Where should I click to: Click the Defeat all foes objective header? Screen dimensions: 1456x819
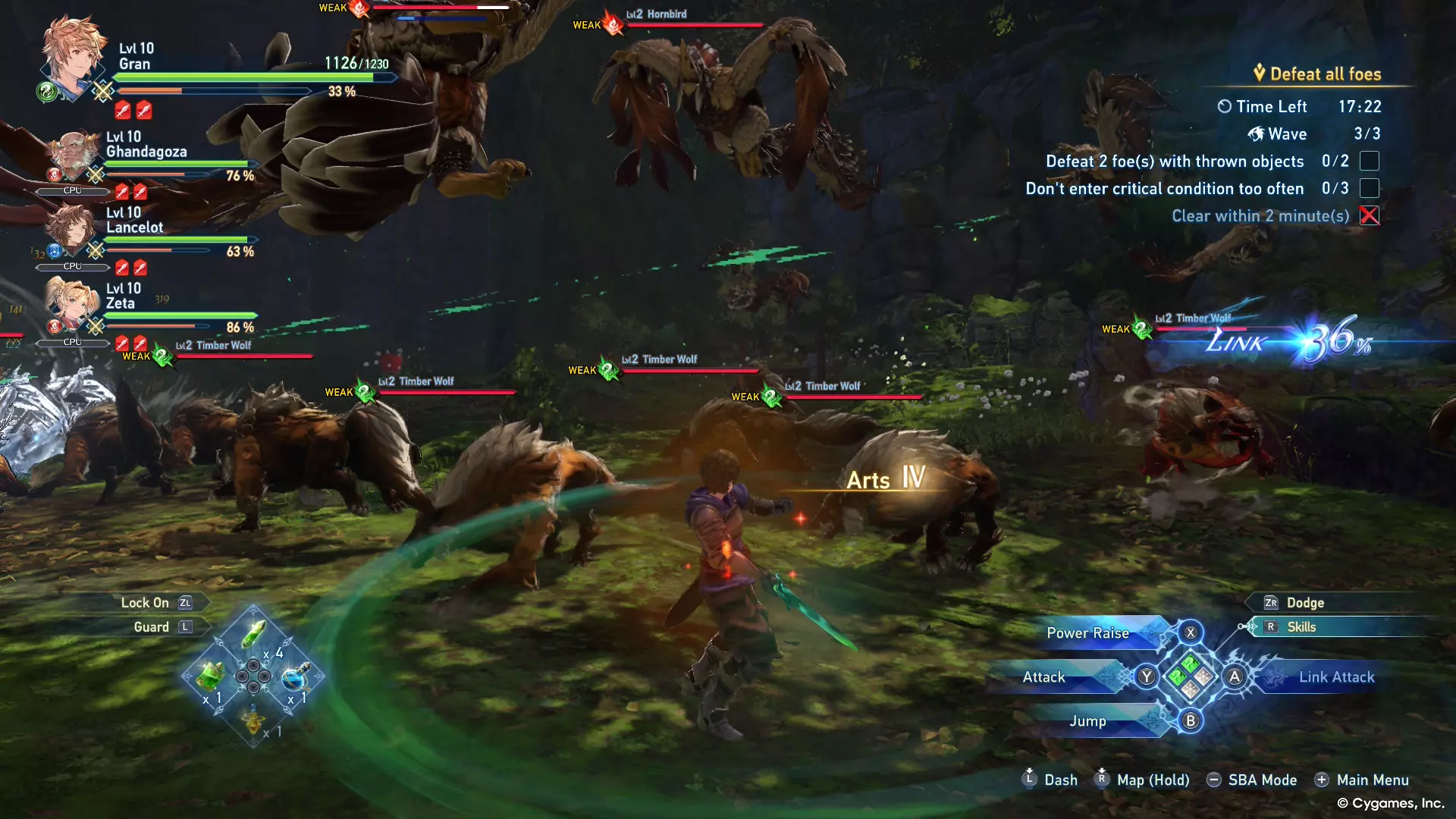[1325, 74]
